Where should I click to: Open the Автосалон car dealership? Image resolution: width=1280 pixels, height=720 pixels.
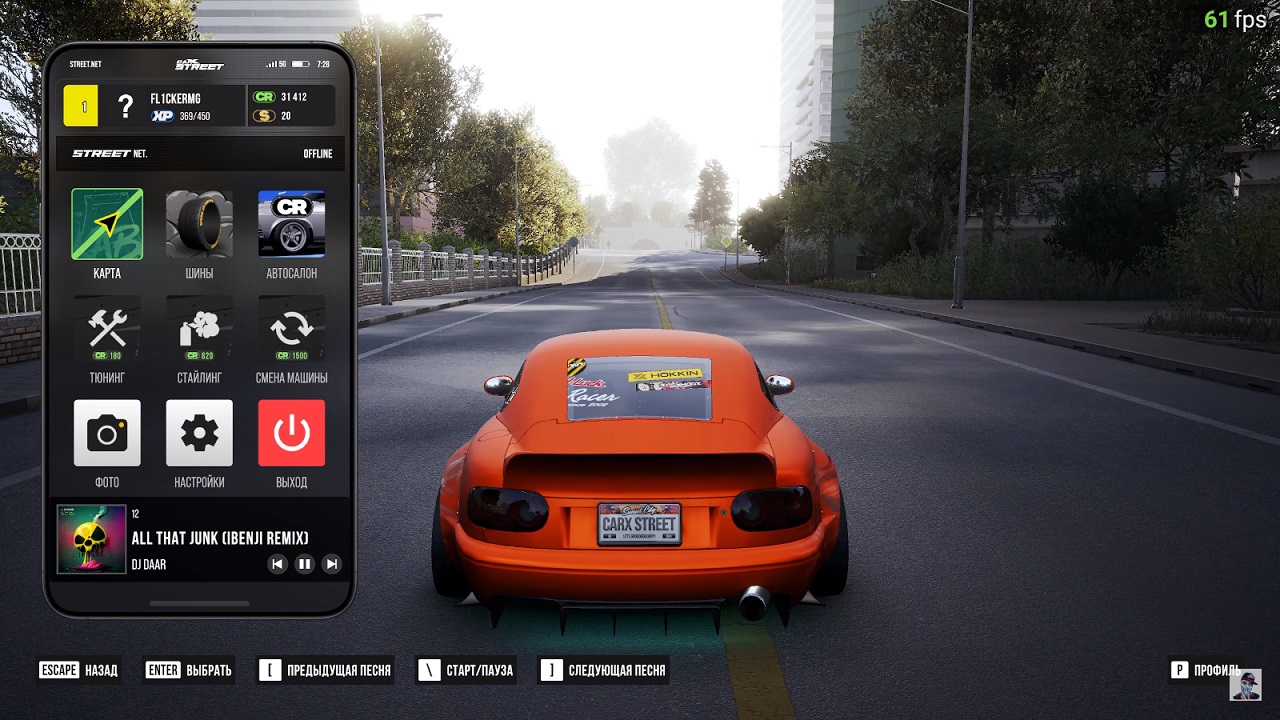click(x=291, y=225)
